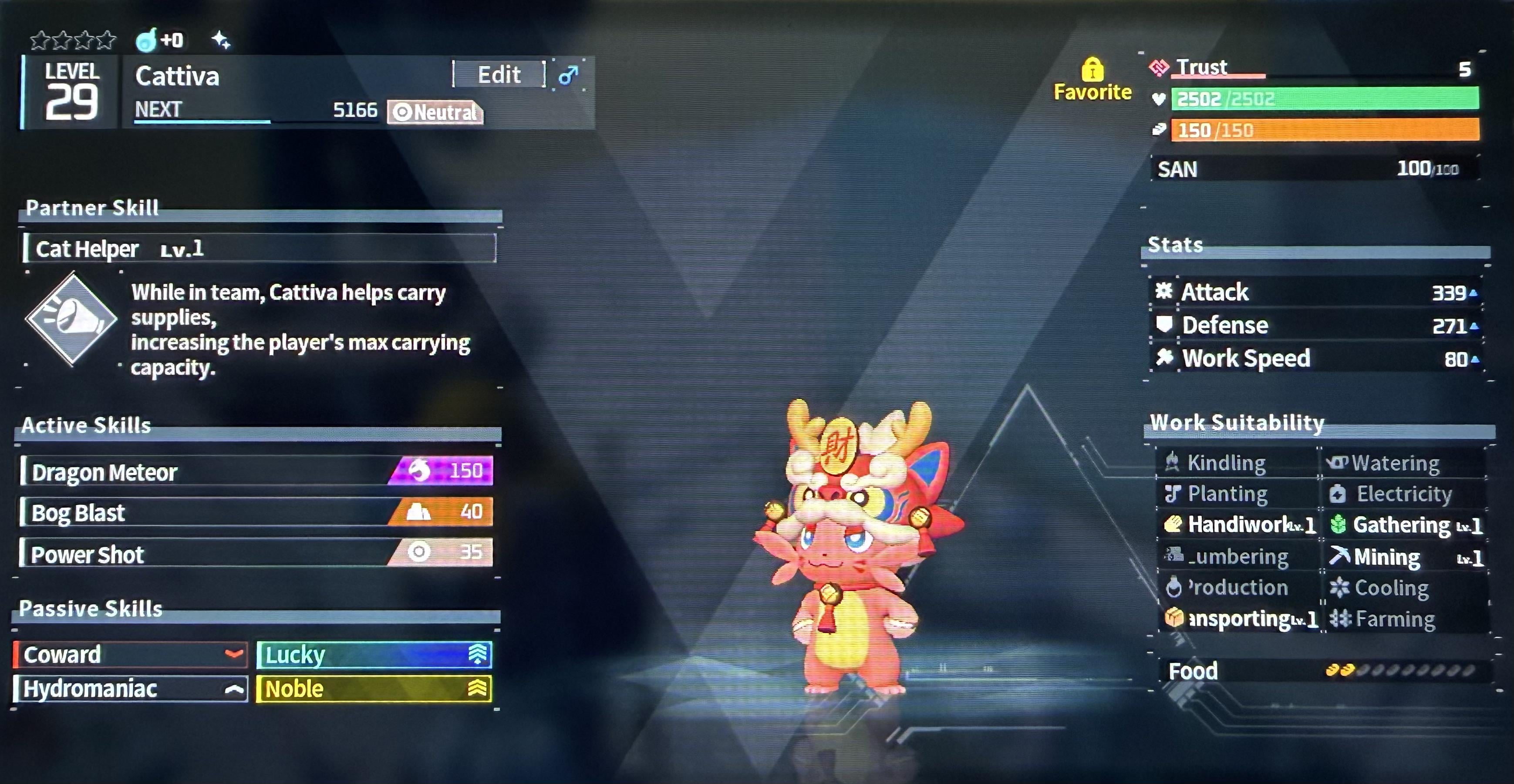Select the Neutral element badge
1514x784 pixels.
pos(435,112)
